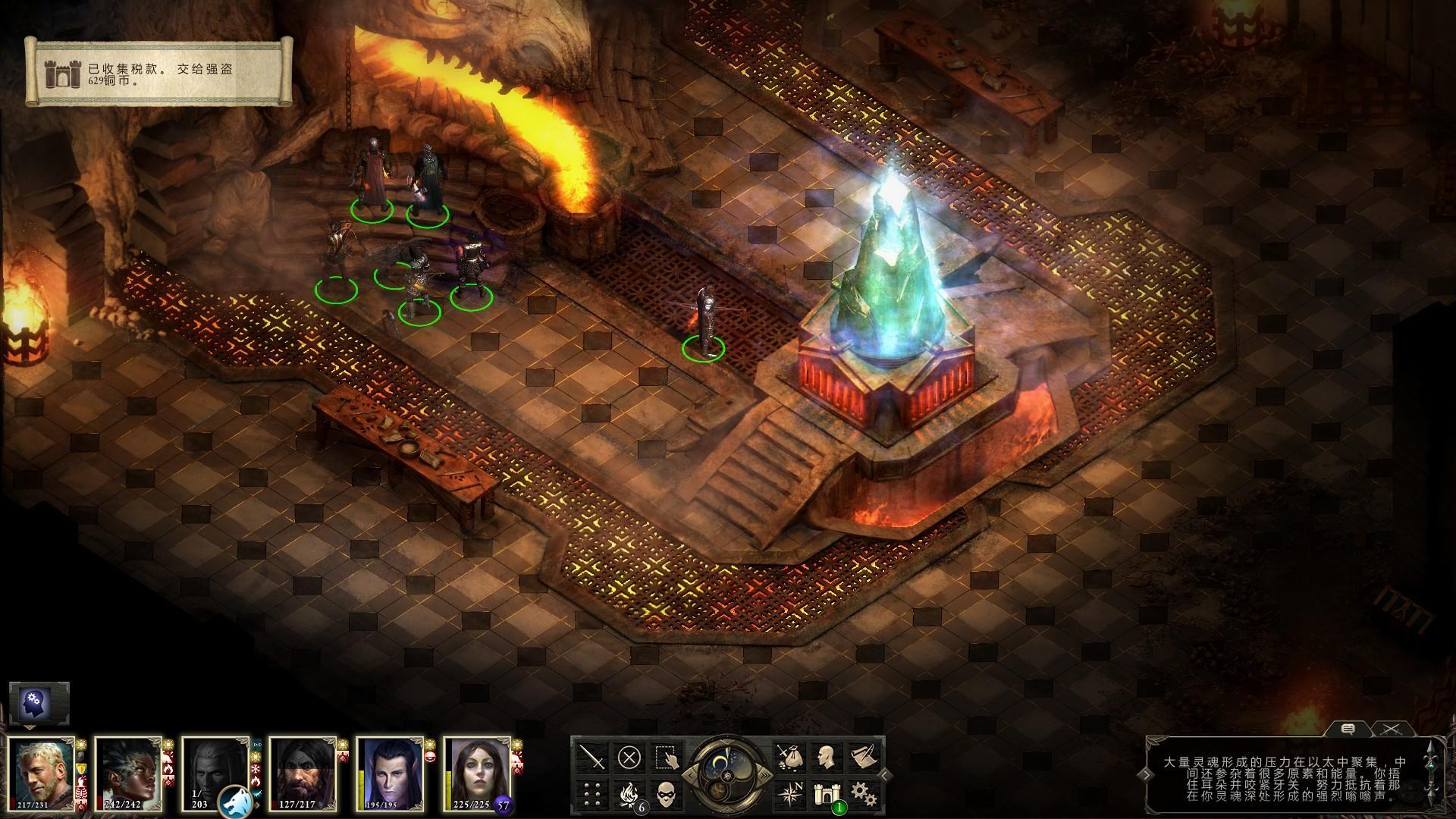Open the options gears icon
This screenshot has height=819, width=1456.
point(861,793)
